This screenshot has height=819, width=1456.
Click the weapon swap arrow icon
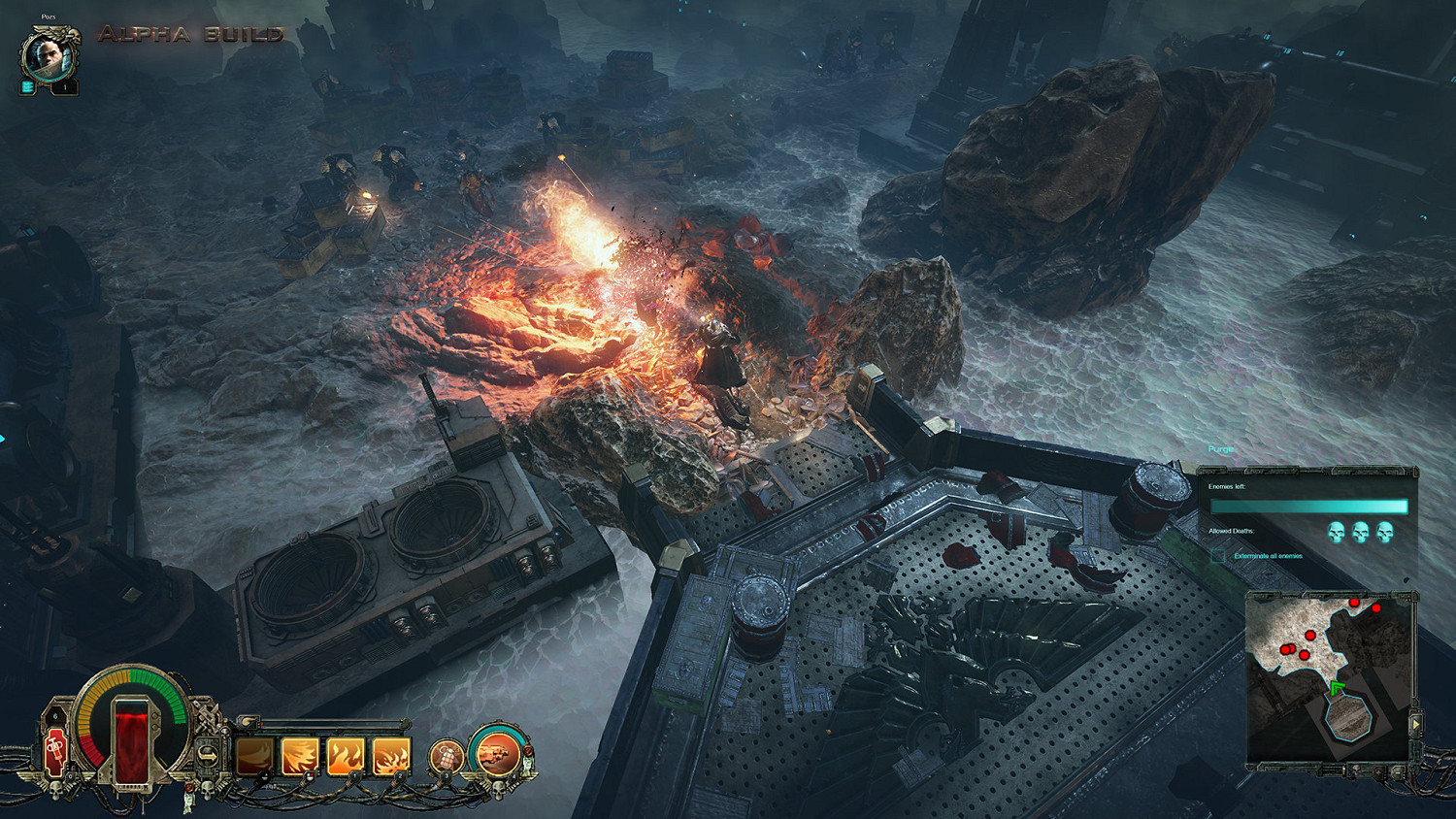(208, 754)
